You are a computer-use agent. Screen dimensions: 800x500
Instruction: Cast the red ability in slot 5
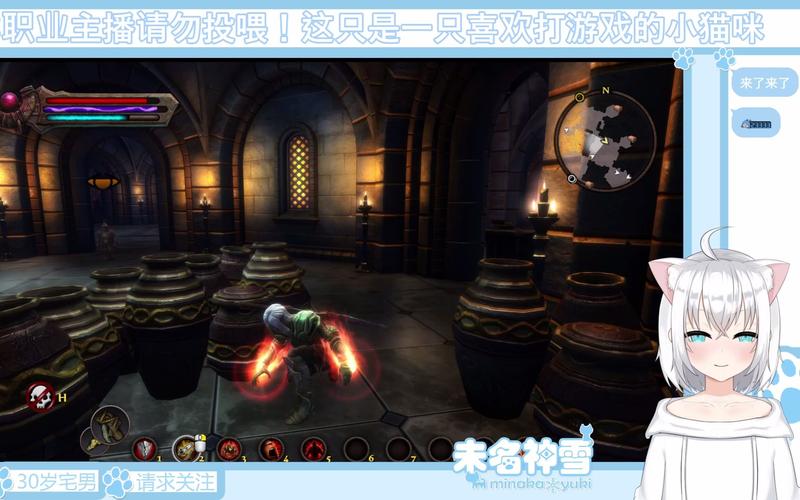pos(311,449)
